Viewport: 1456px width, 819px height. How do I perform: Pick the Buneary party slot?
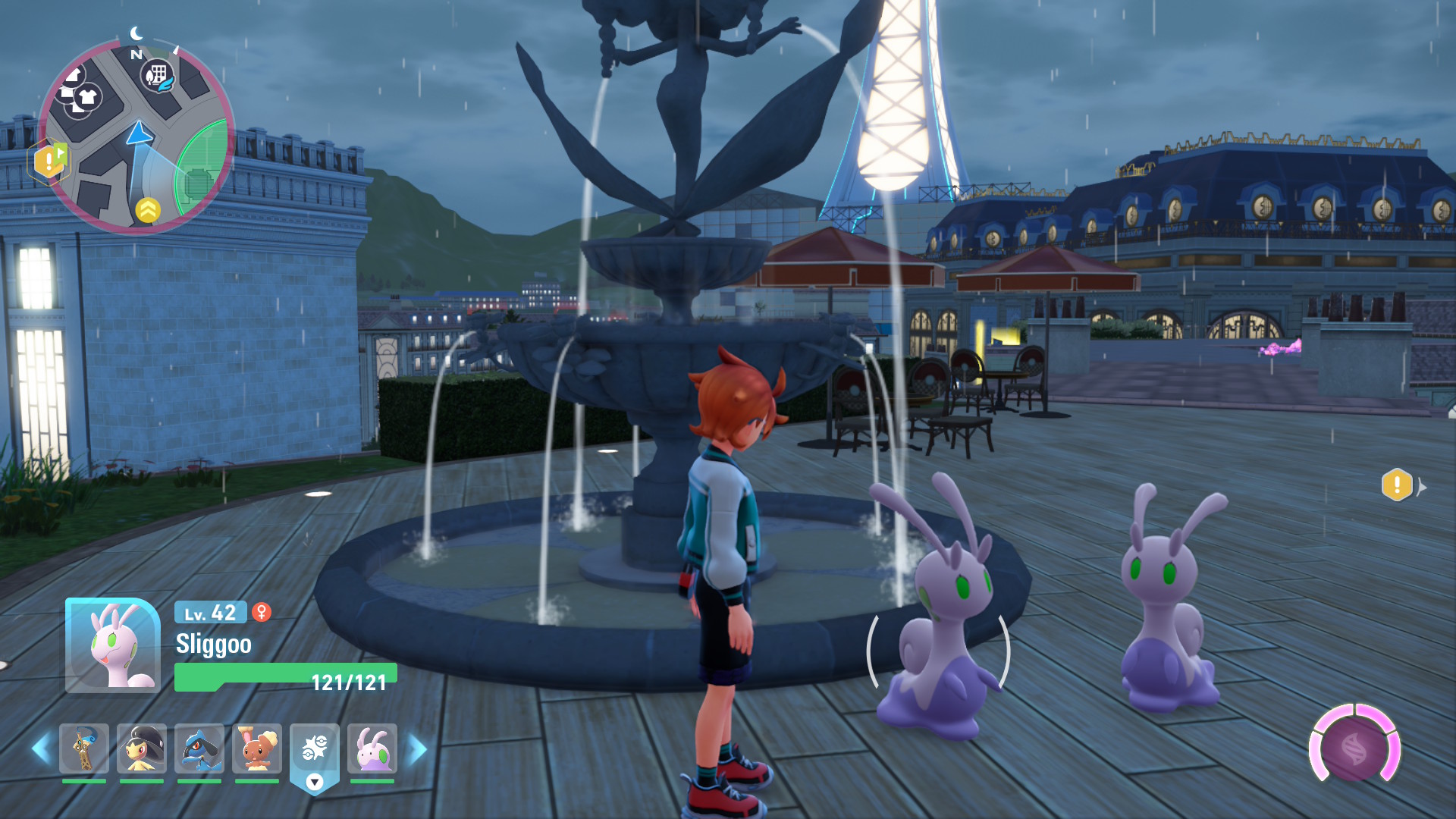257,748
